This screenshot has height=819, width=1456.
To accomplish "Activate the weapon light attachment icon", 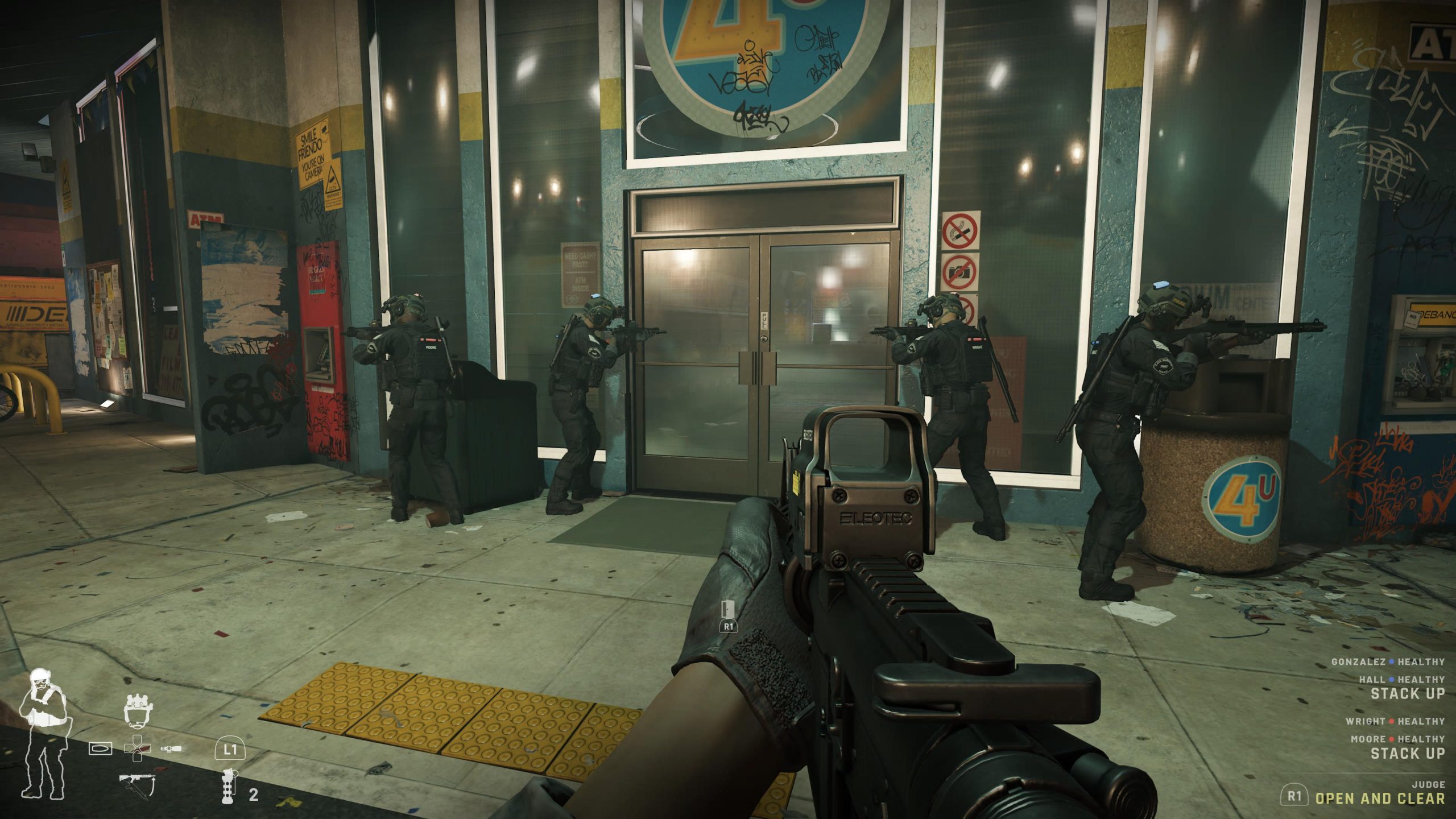I will coord(171,748).
